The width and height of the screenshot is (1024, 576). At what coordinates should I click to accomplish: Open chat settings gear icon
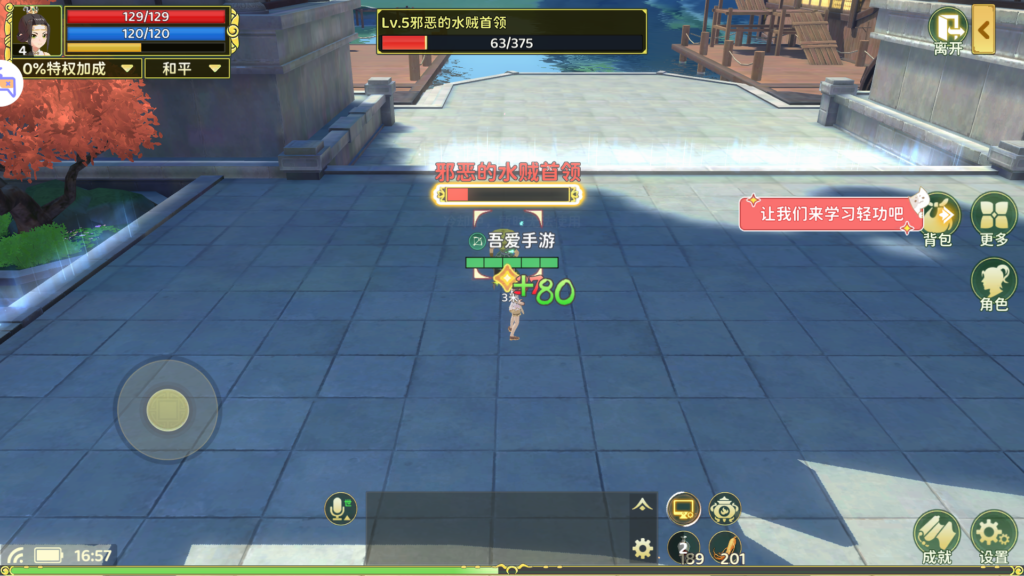point(643,547)
